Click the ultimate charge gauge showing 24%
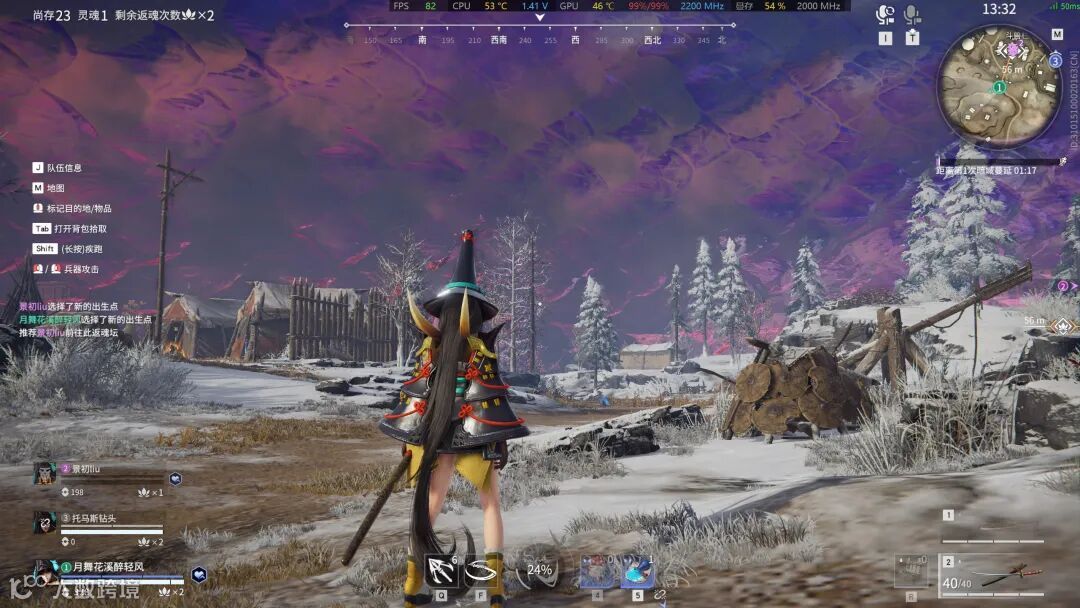The width and height of the screenshot is (1080, 608). (539, 570)
